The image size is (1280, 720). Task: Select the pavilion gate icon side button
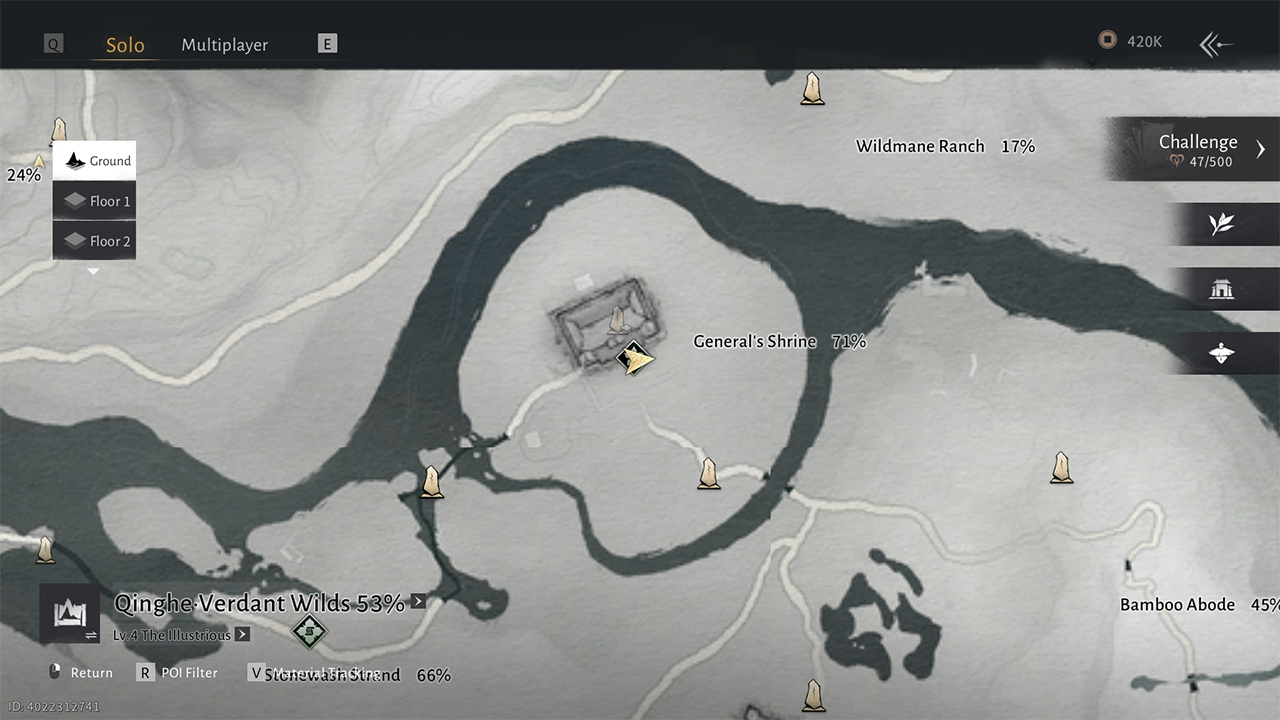pos(1221,290)
